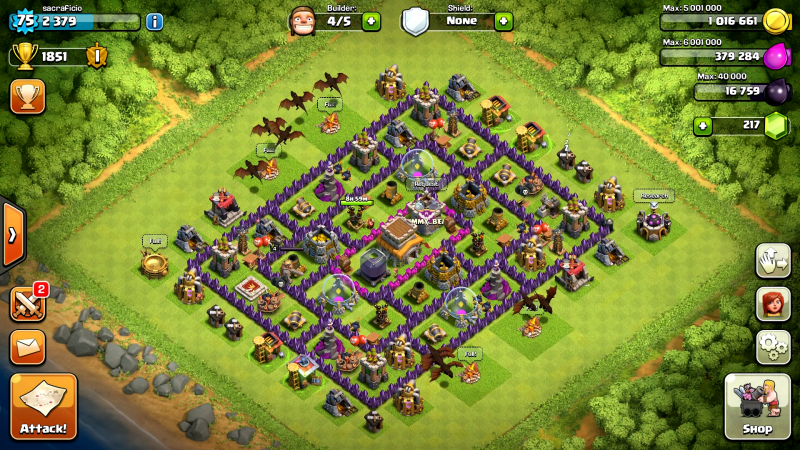Click the league badge exclamation icon
Viewport: 800px width, 450px height.
point(98,56)
